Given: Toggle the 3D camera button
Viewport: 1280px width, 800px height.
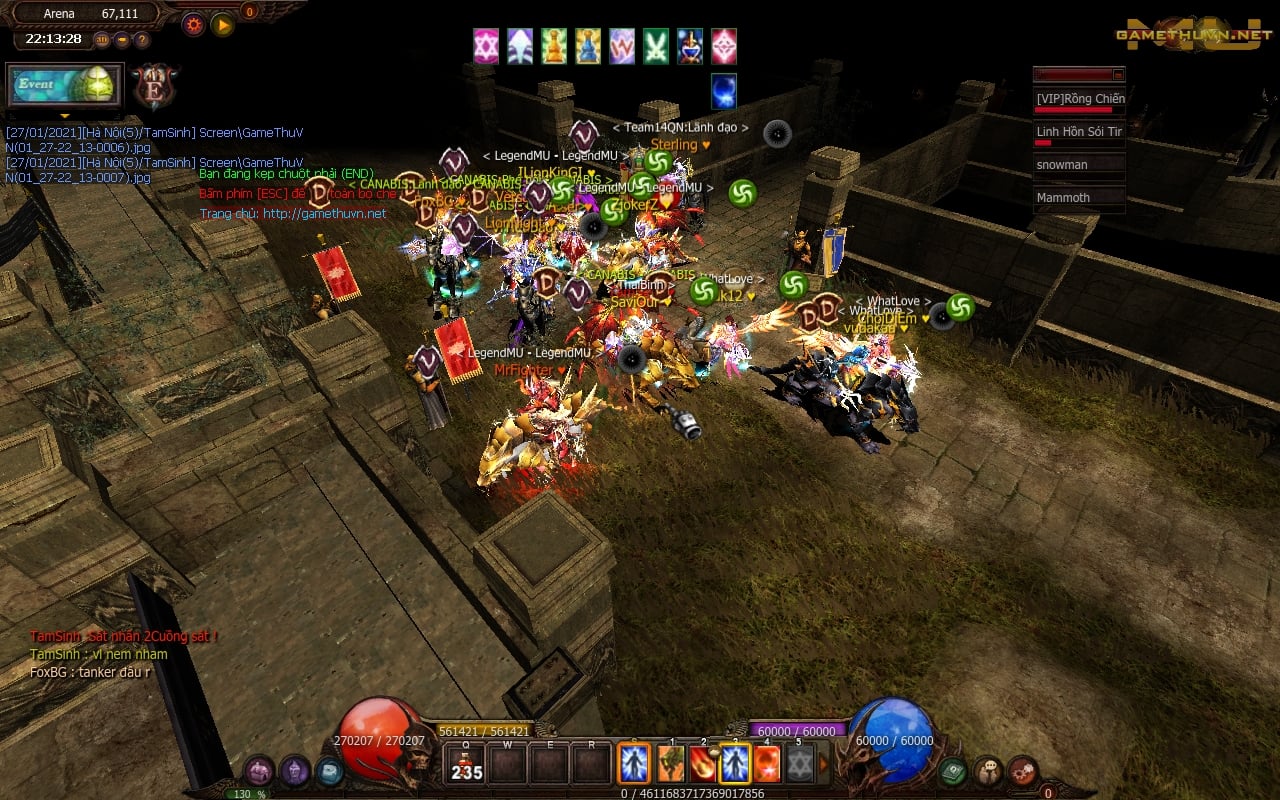Looking at the screenshot, I should pyautogui.click(x=102, y=40).
